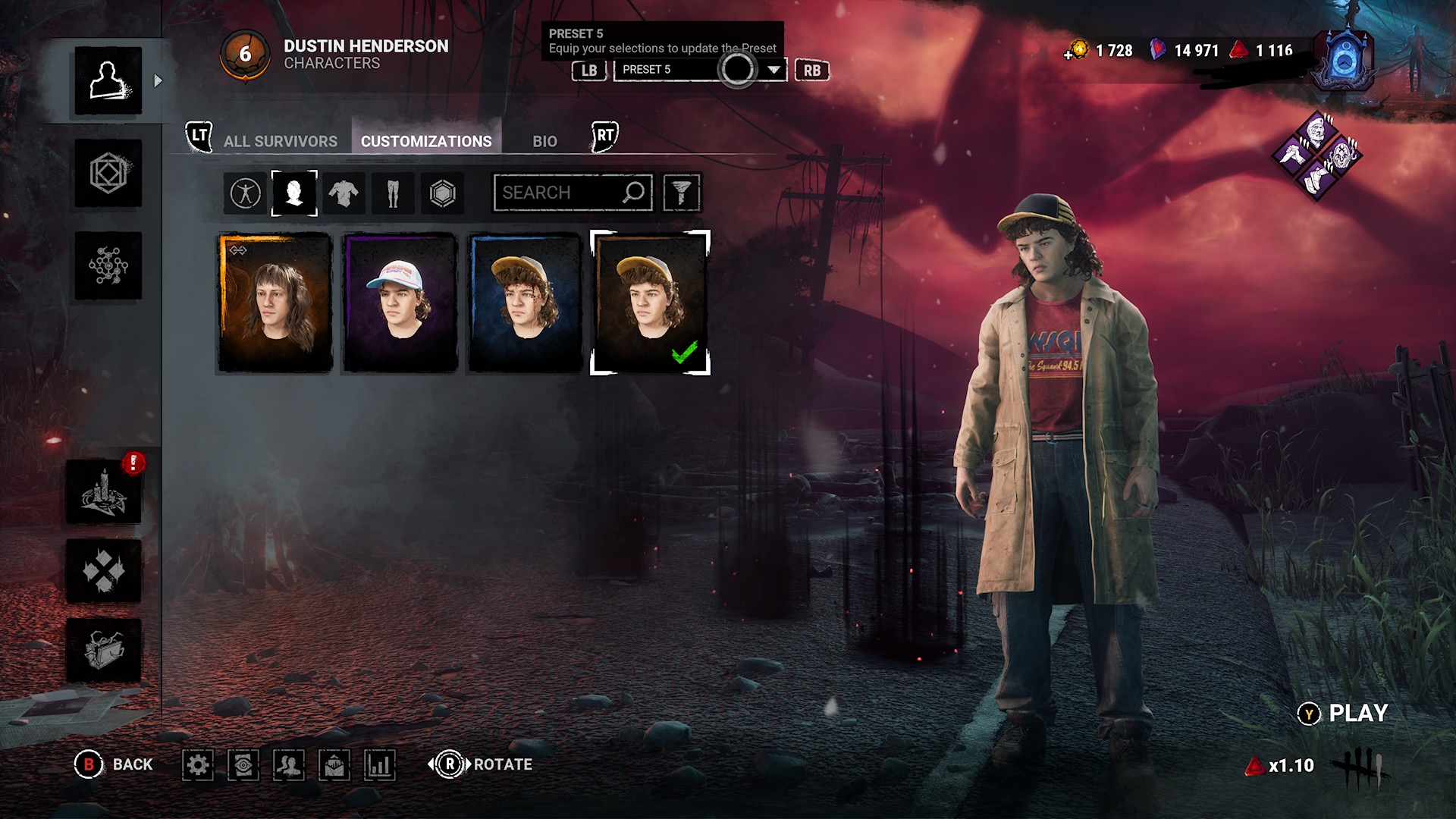Select the torso shirt category
Viewport: 1456px width, 819px height.
(x=344, y=193)
